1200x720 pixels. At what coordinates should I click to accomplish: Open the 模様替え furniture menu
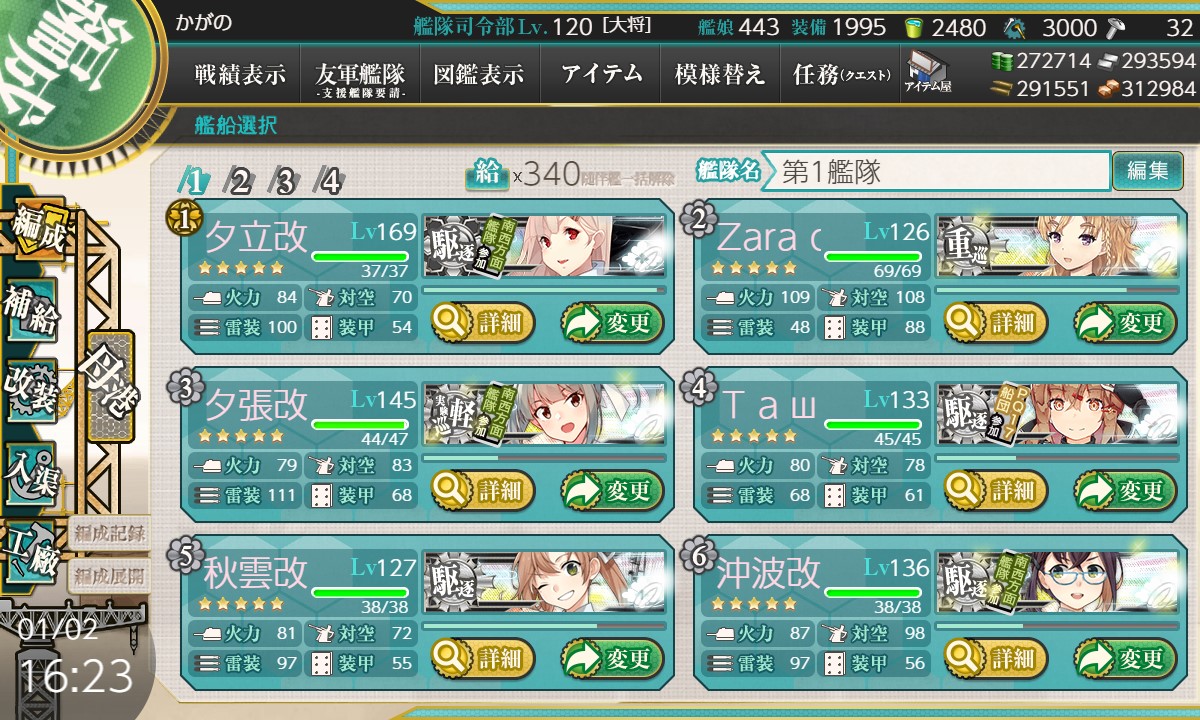(x=720, y=74)
